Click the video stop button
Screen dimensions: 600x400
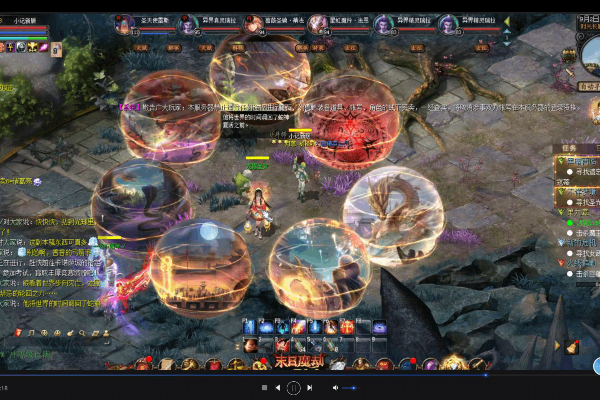coord(264,388)
